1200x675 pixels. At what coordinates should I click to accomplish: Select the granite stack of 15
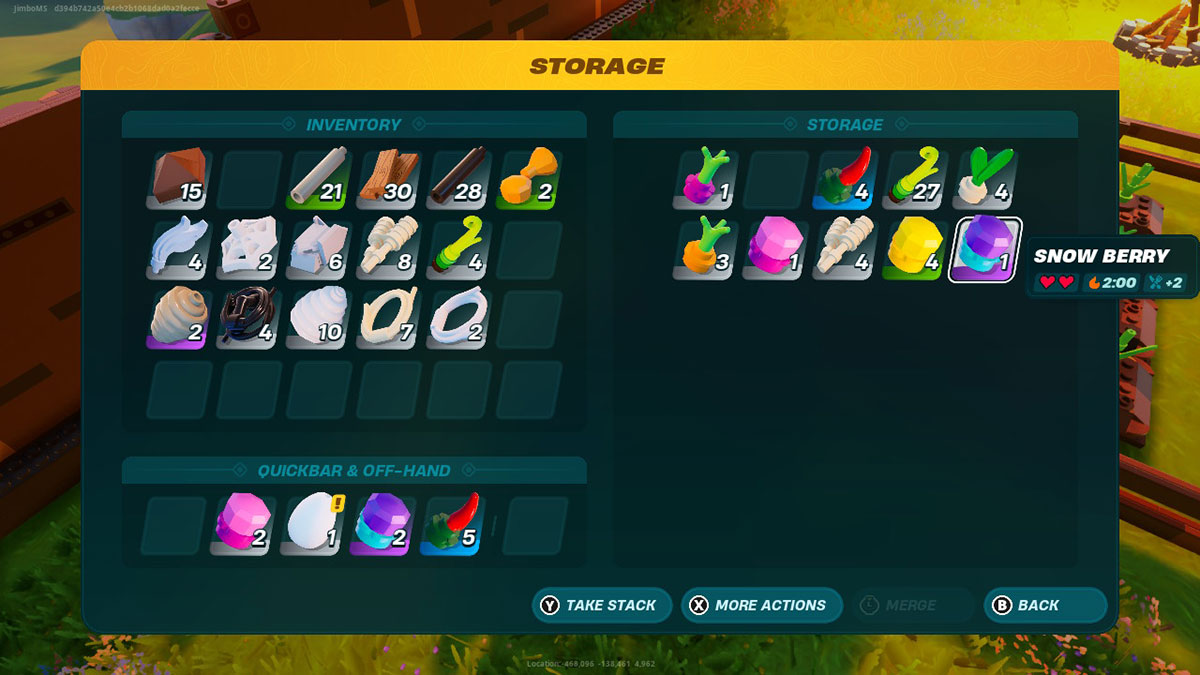click(180, 179)
